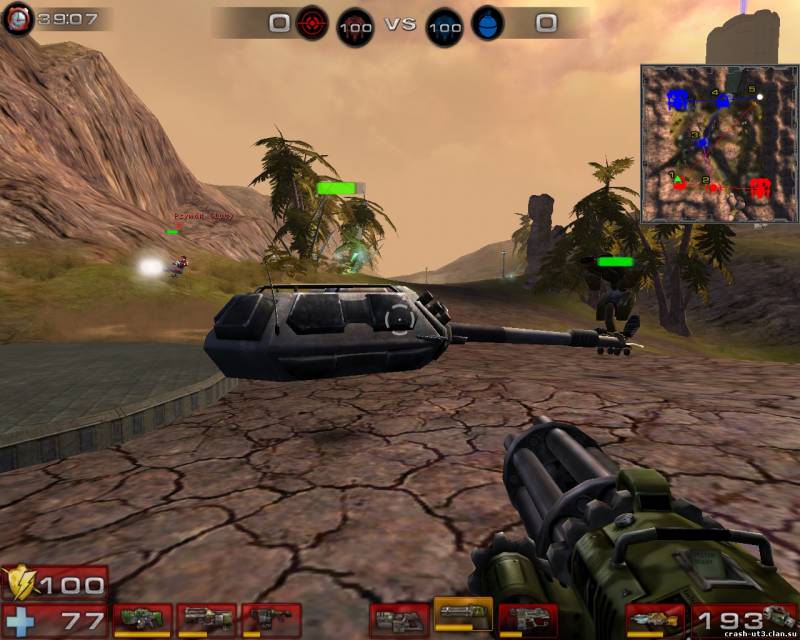Viewport: 800px width, 640px height.
Task: Switch to the flak cannon slot
Action: [x=528, y=620]
